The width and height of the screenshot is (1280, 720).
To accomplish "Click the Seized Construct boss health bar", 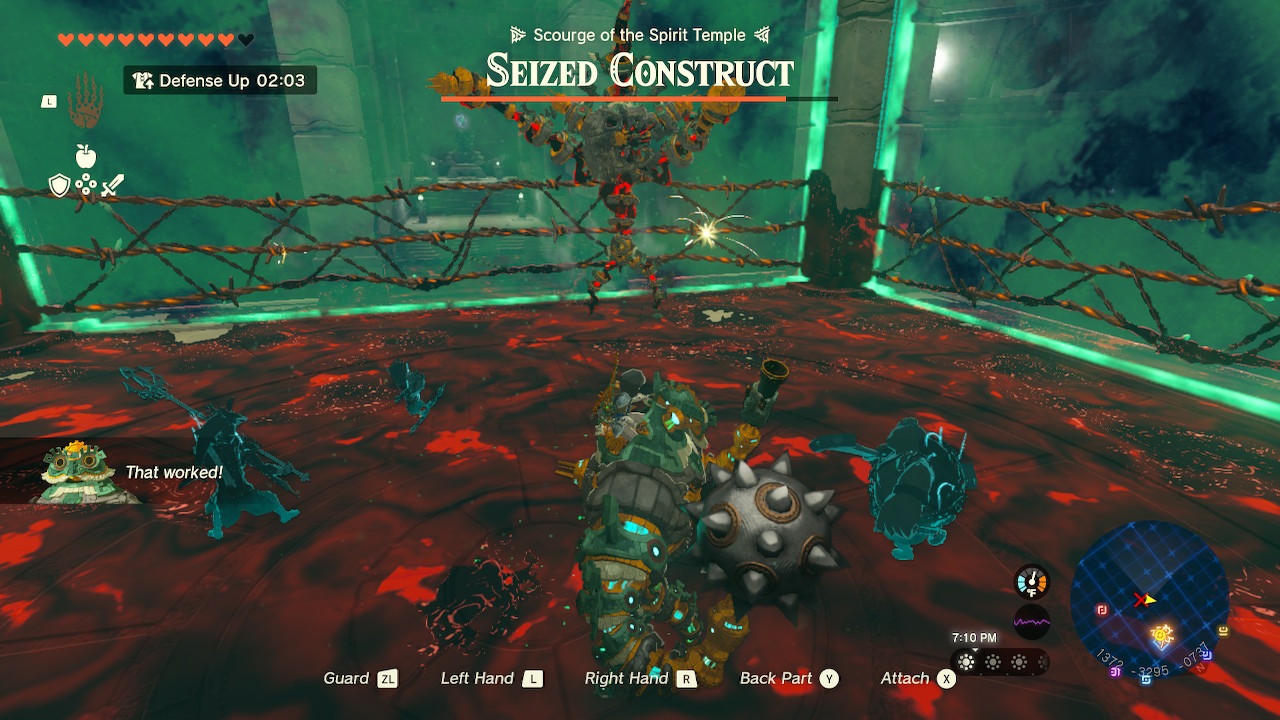I will [640, 97].
